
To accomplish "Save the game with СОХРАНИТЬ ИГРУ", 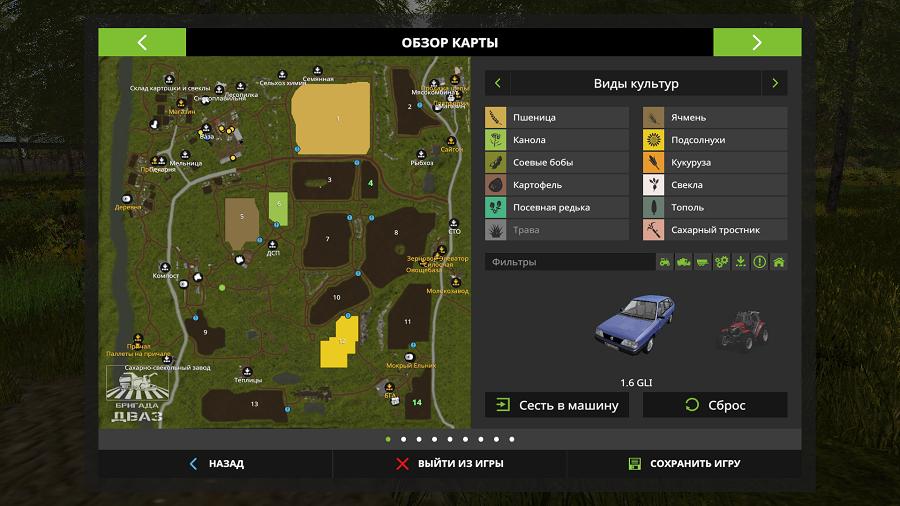I will pyautogui.click(x=684, y=464).
